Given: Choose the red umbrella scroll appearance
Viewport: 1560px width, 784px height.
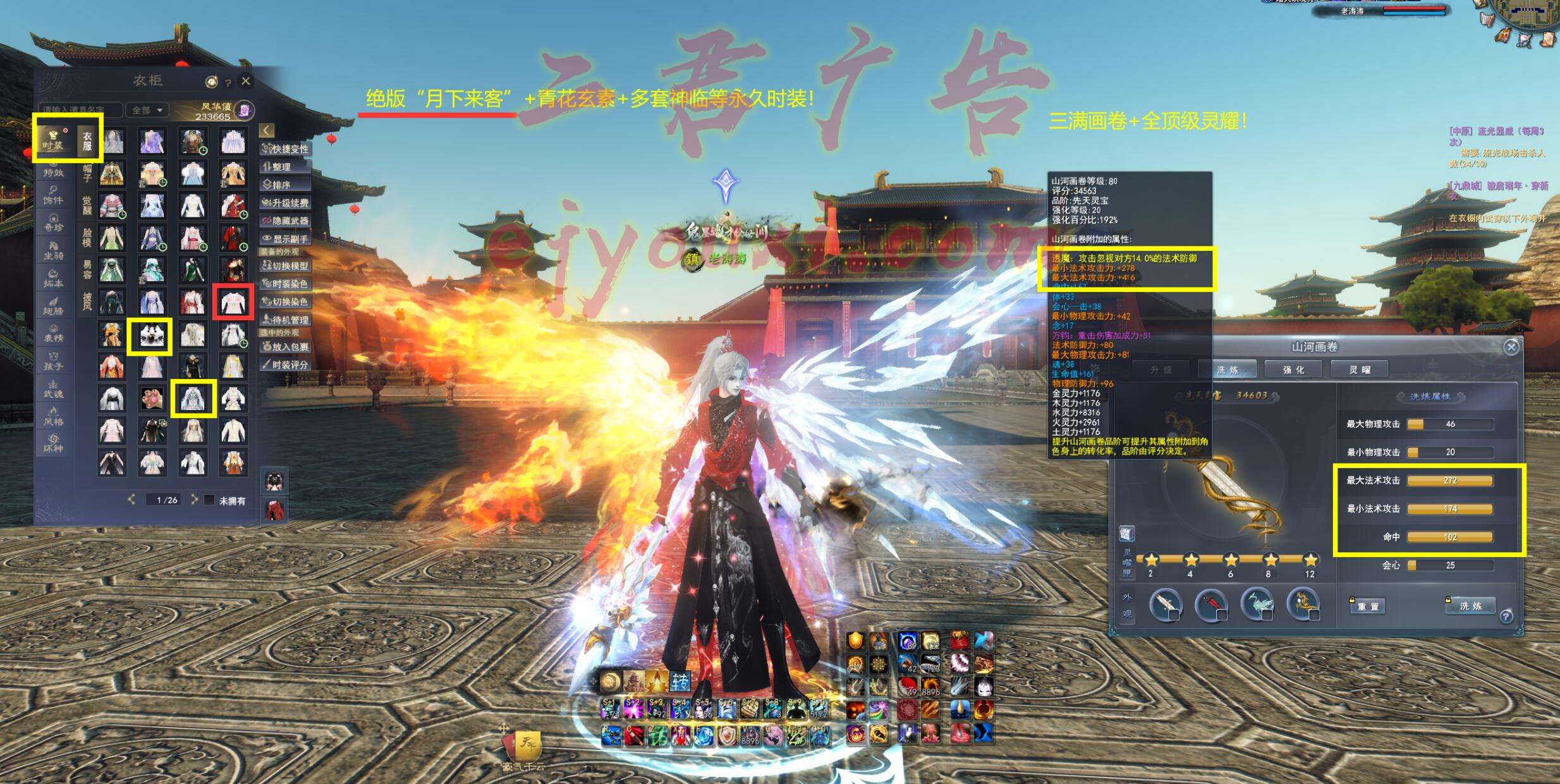Looking at the screenshot, I should tap(1211, 605).
